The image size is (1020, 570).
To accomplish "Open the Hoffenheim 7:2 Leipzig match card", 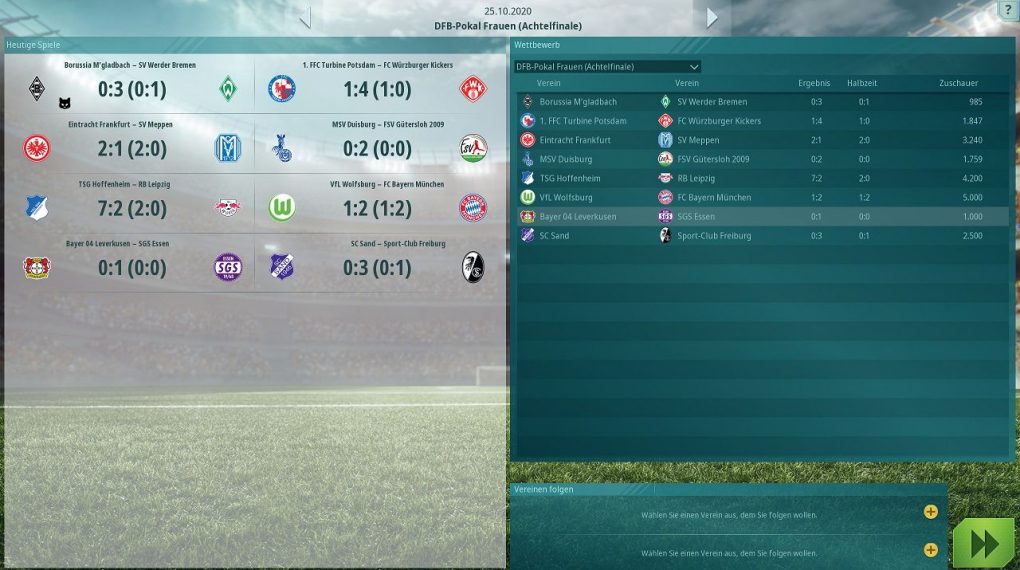I will [x=131, y=207].
